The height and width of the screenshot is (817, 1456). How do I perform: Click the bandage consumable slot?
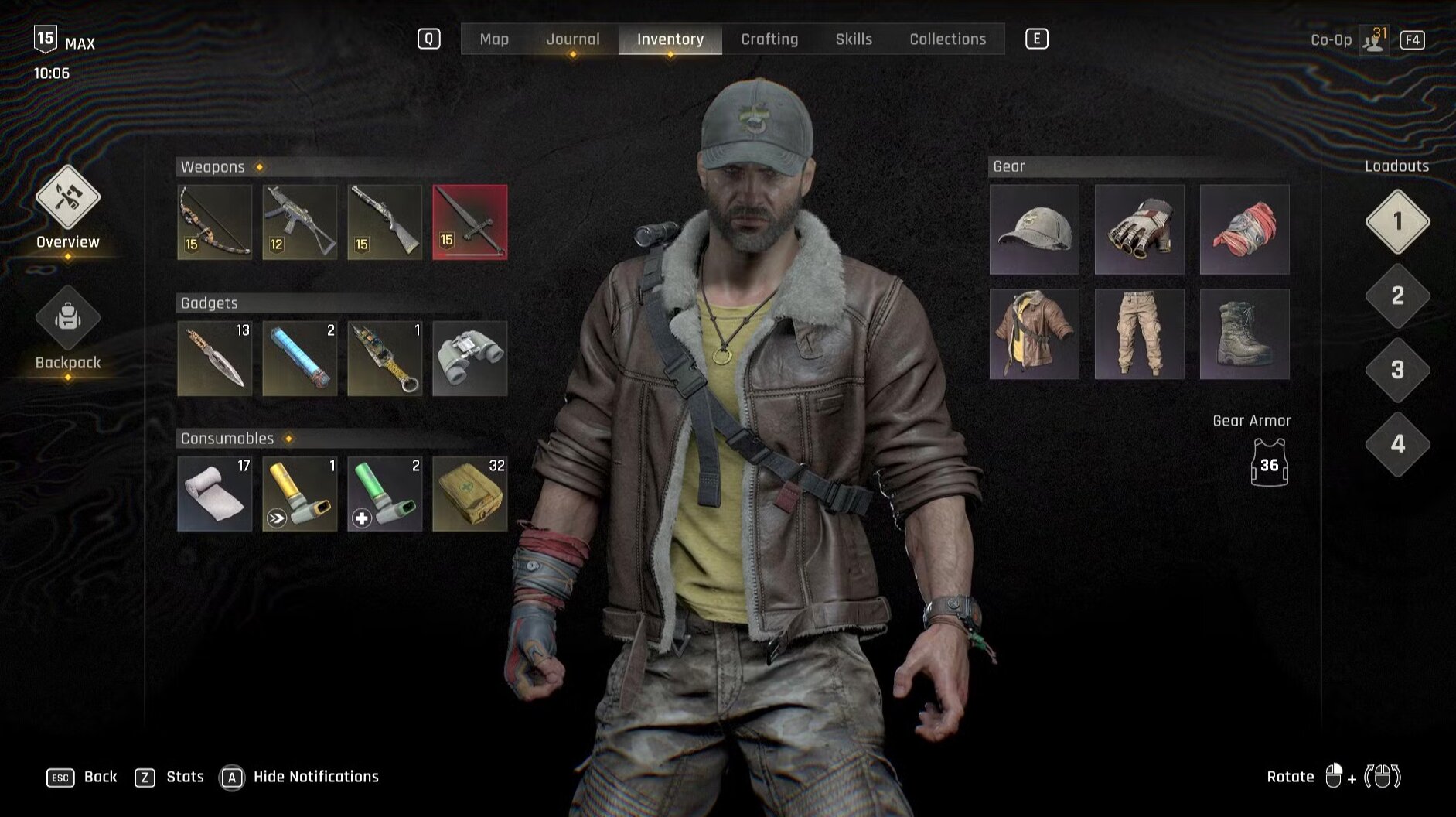point(215,494)
